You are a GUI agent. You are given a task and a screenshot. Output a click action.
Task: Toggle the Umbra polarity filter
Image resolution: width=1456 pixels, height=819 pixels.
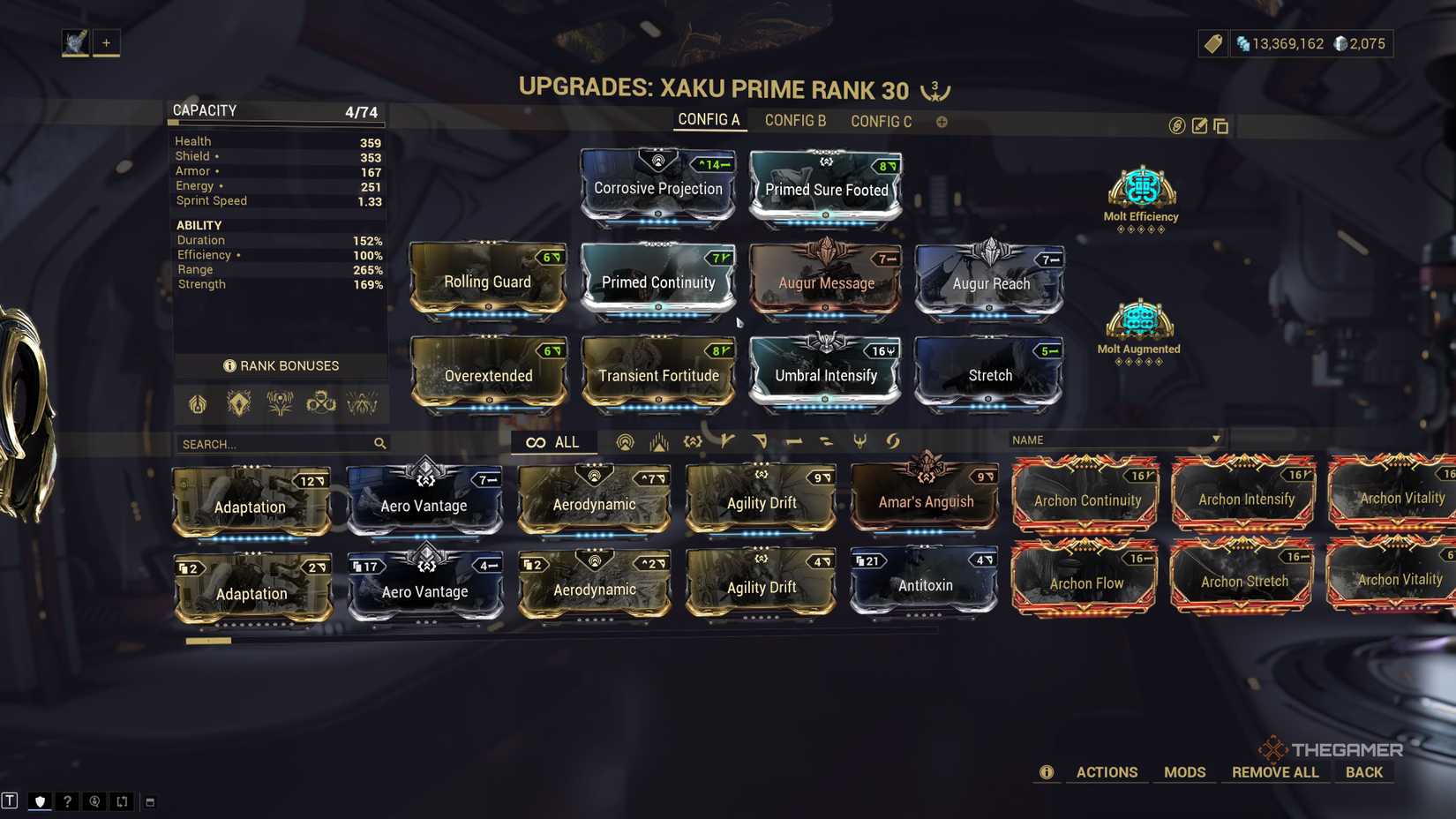[x=894, y=440]
